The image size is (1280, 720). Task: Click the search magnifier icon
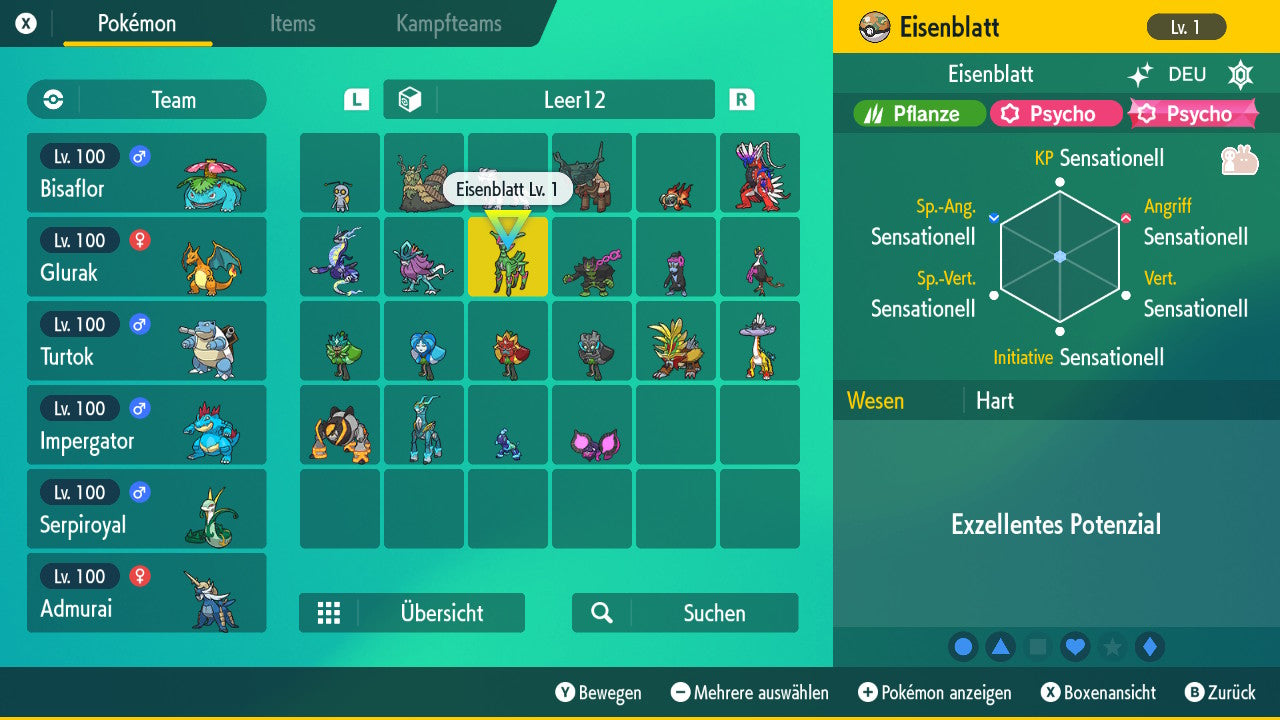(600, 613)
